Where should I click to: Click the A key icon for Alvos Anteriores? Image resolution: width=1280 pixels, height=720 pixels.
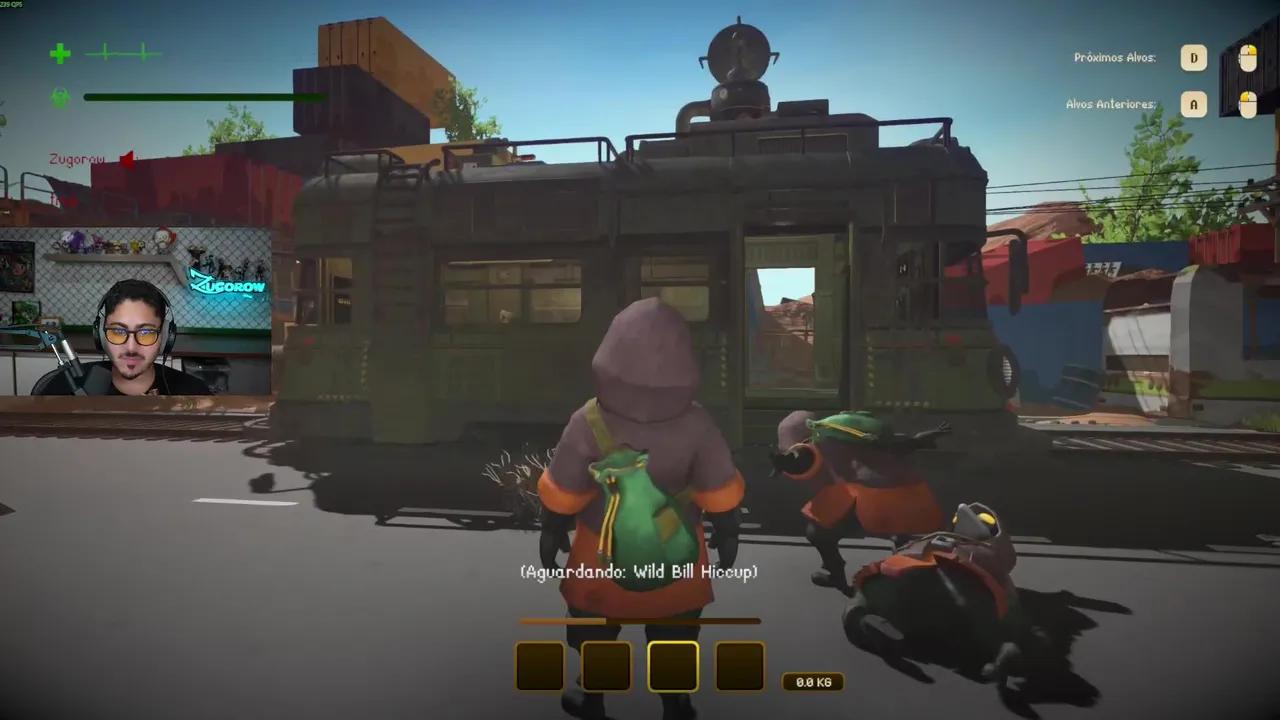tap(1194, 104)
